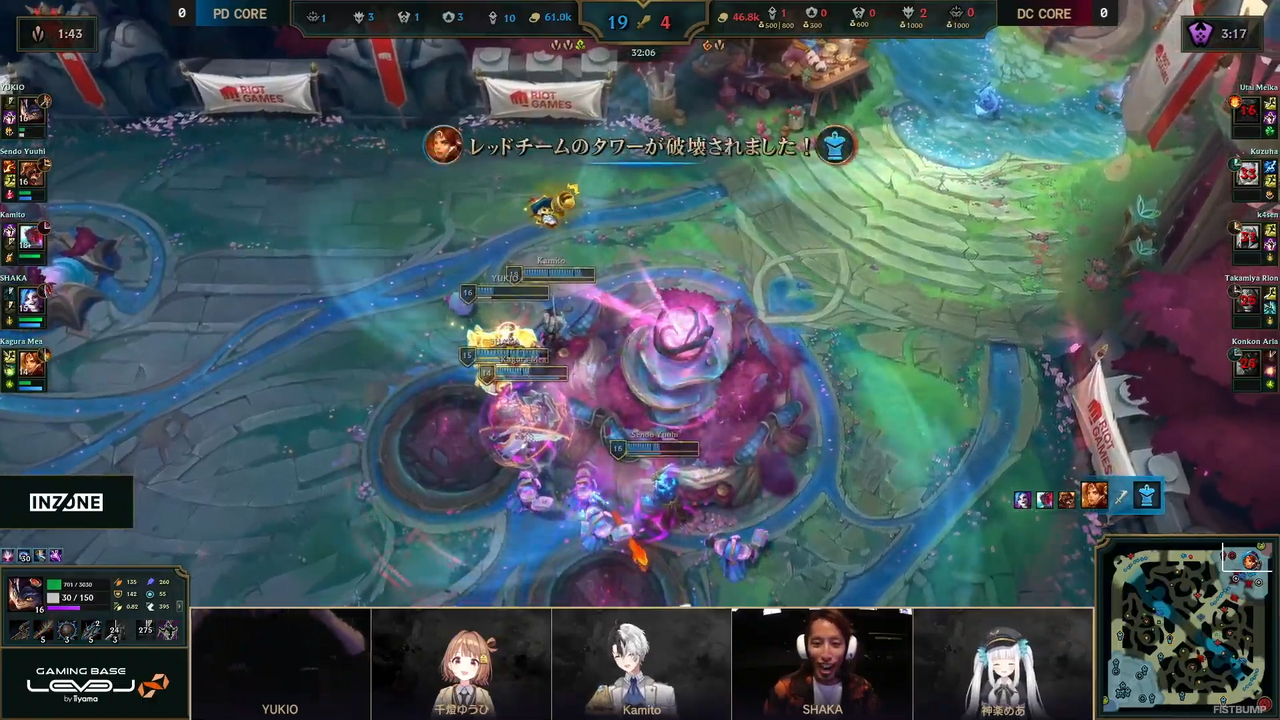This screenshot has width=1280, height=720.
Task: Select SHAKA's champion portrait in team list
Action: (31, 299)
